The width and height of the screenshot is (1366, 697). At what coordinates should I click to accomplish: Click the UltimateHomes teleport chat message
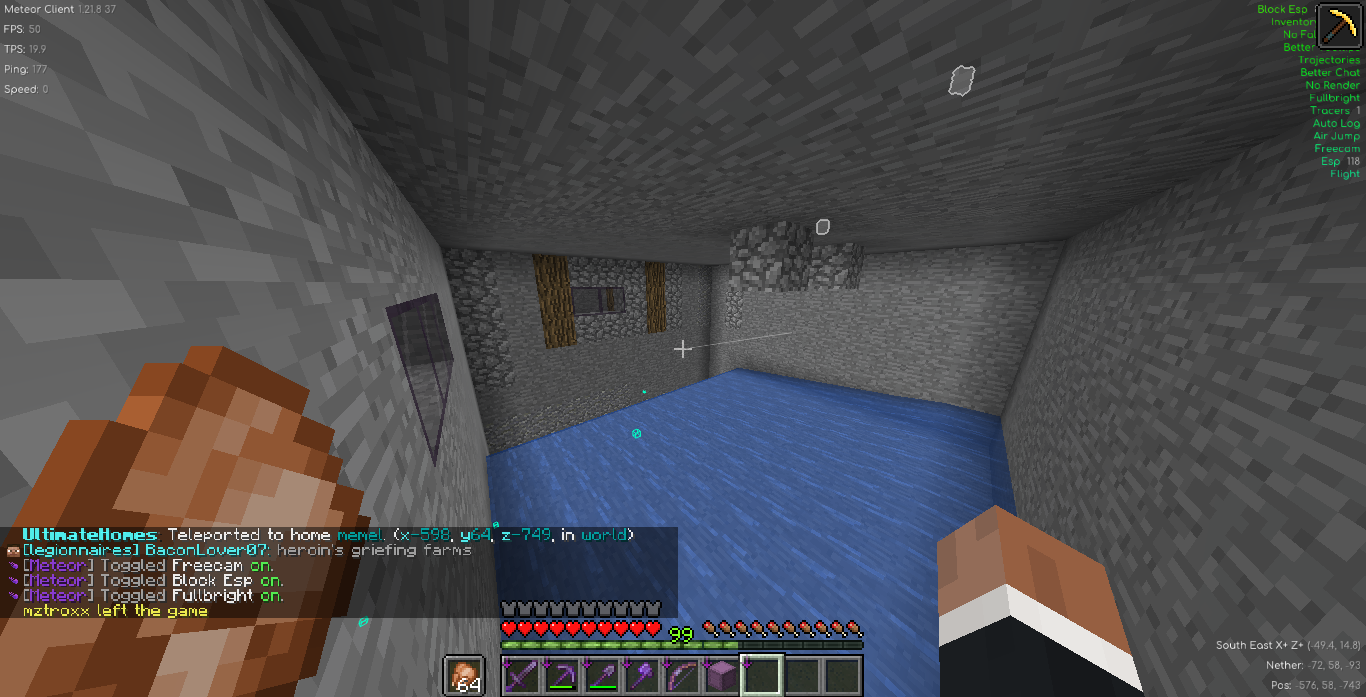click(328, 535)
